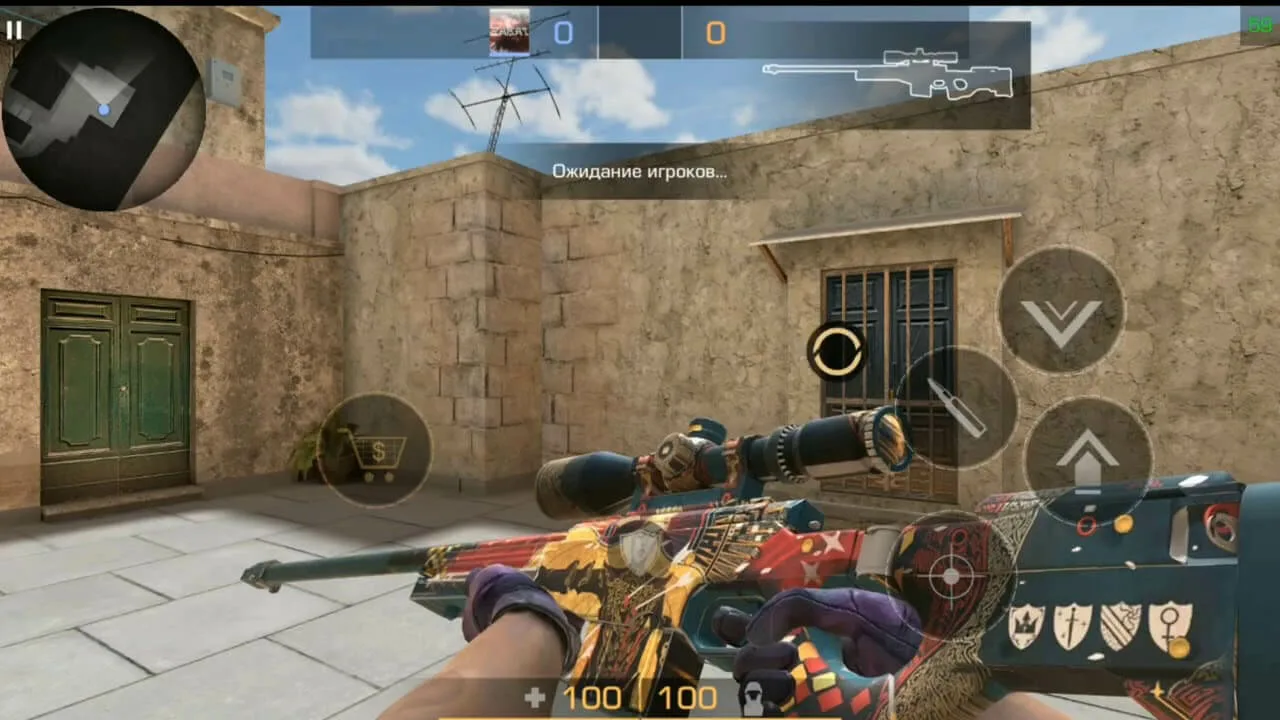The width and height of the screenshot is (1280, 720).
Task: Fire with the crosshair button
Action: (x=951, y=576)
